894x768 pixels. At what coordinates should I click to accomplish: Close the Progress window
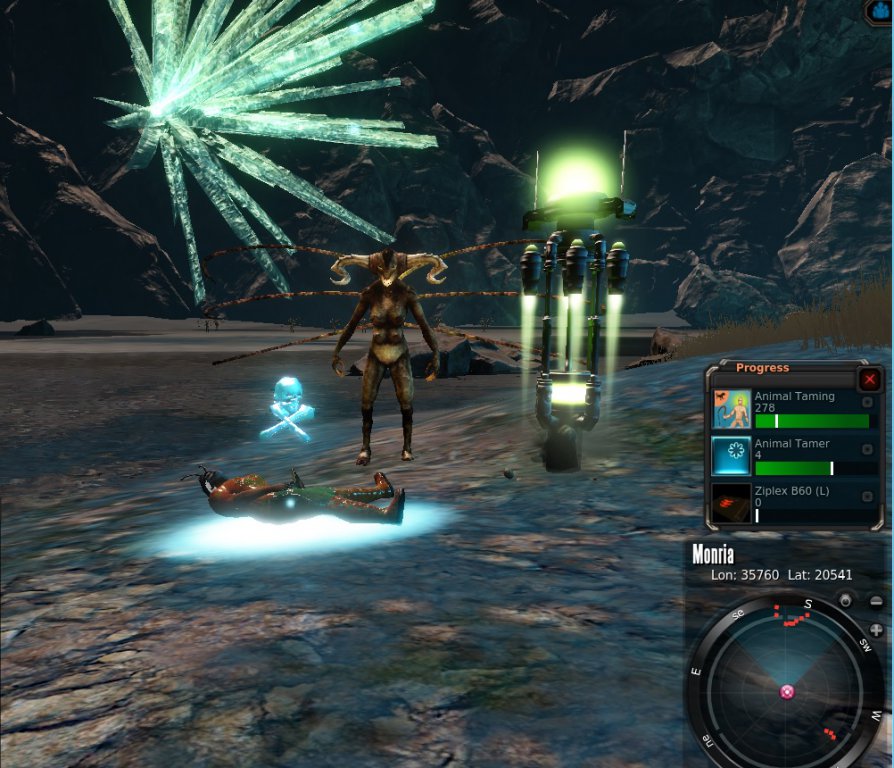coord(870,379)
